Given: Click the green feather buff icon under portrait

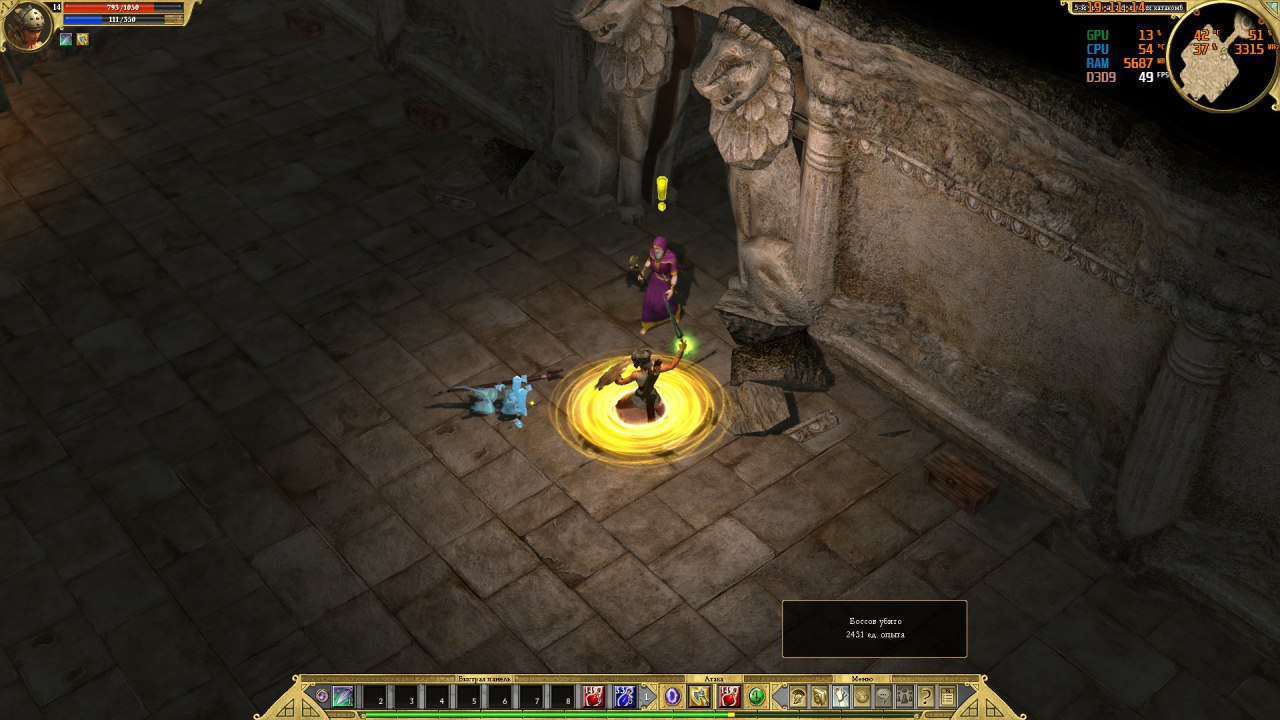Looking at the screenshot, I should point(66,40).
